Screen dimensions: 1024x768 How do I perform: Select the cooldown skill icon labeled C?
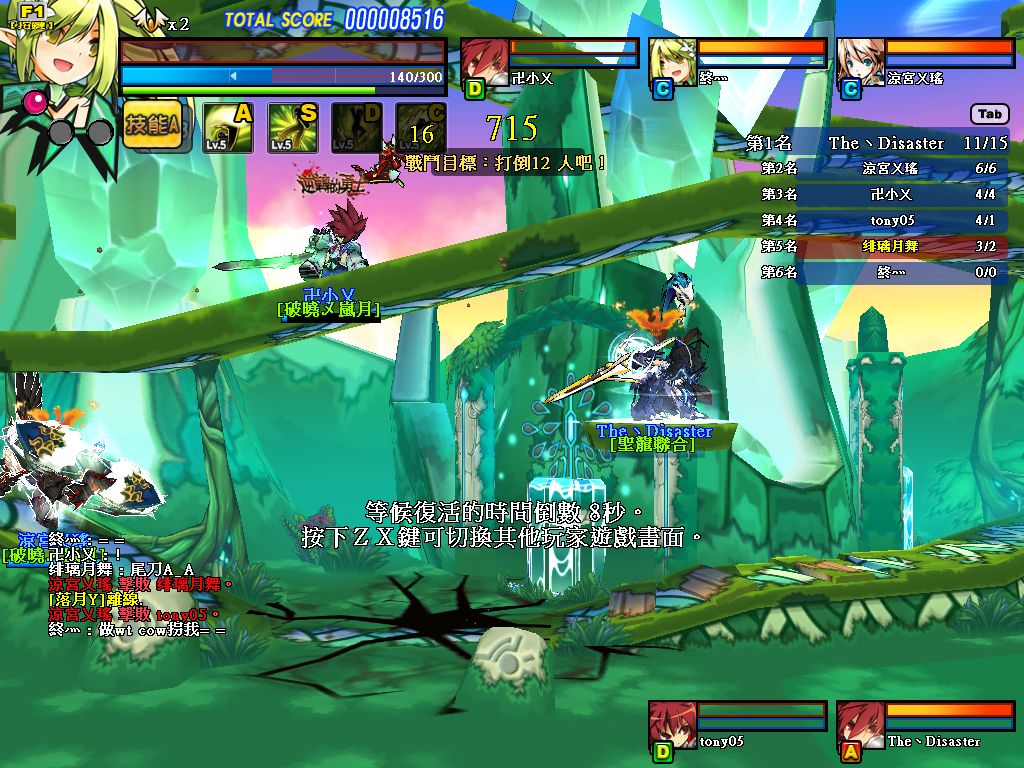click(x=420, y=128)
